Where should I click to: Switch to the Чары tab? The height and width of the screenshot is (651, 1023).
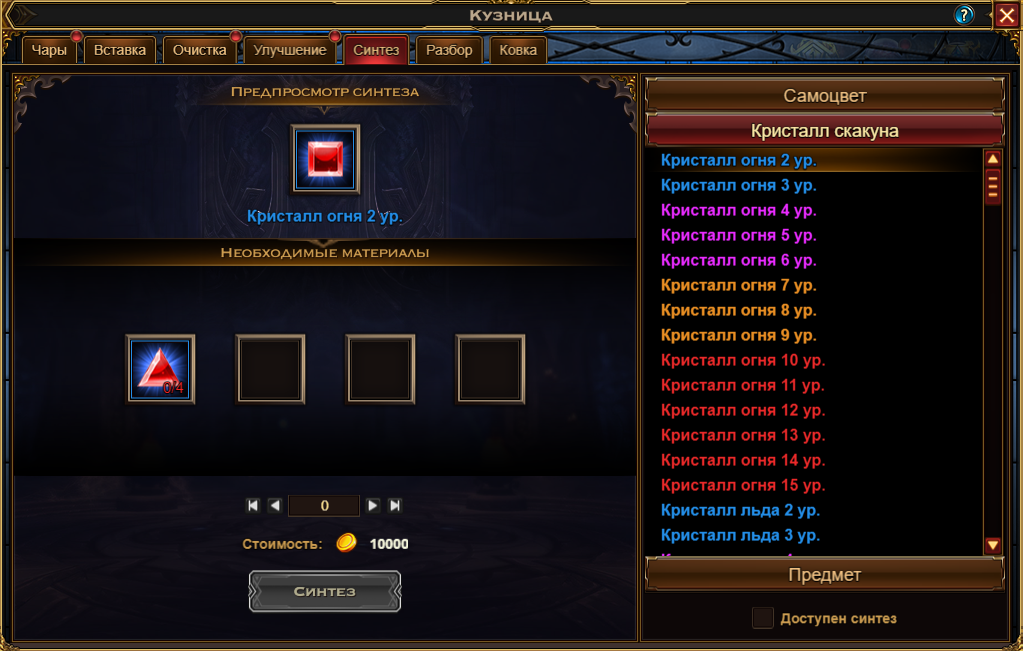[x=49, y=50]
